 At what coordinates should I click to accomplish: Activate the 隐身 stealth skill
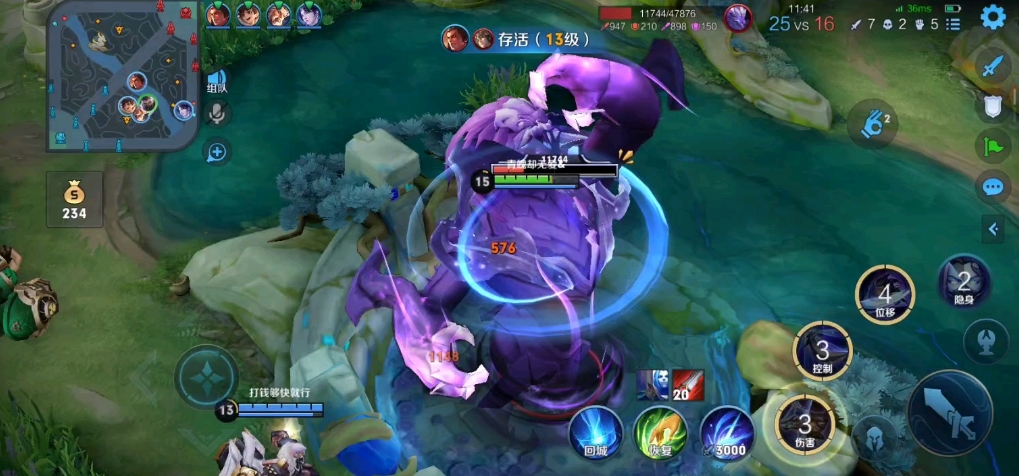click(964, 282)
